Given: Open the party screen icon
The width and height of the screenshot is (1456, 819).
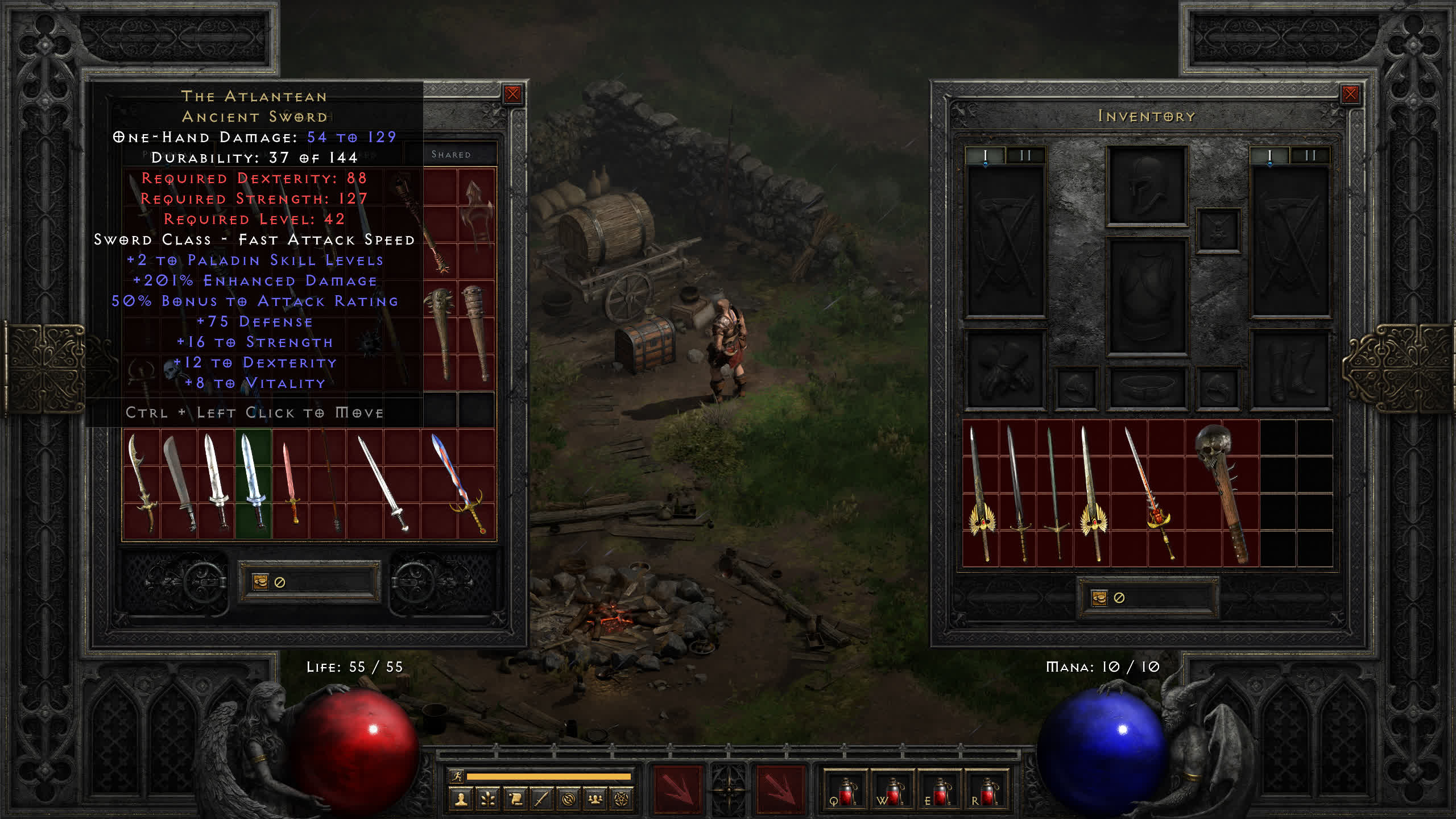Looking at the screenshot, I should 595,800.
